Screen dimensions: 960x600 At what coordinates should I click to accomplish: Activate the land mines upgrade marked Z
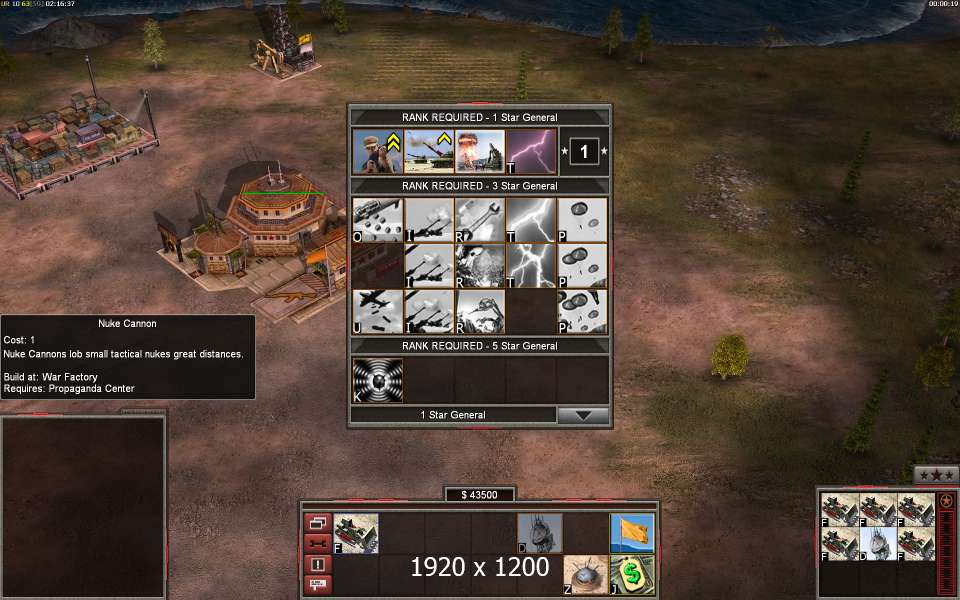tap(585, 574)
